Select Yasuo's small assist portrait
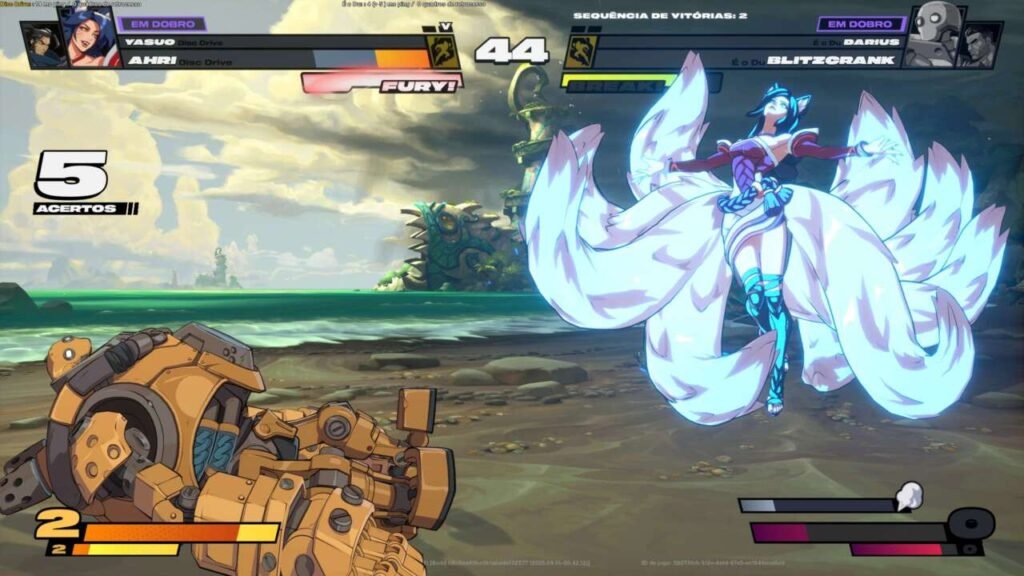 point(43,46)
